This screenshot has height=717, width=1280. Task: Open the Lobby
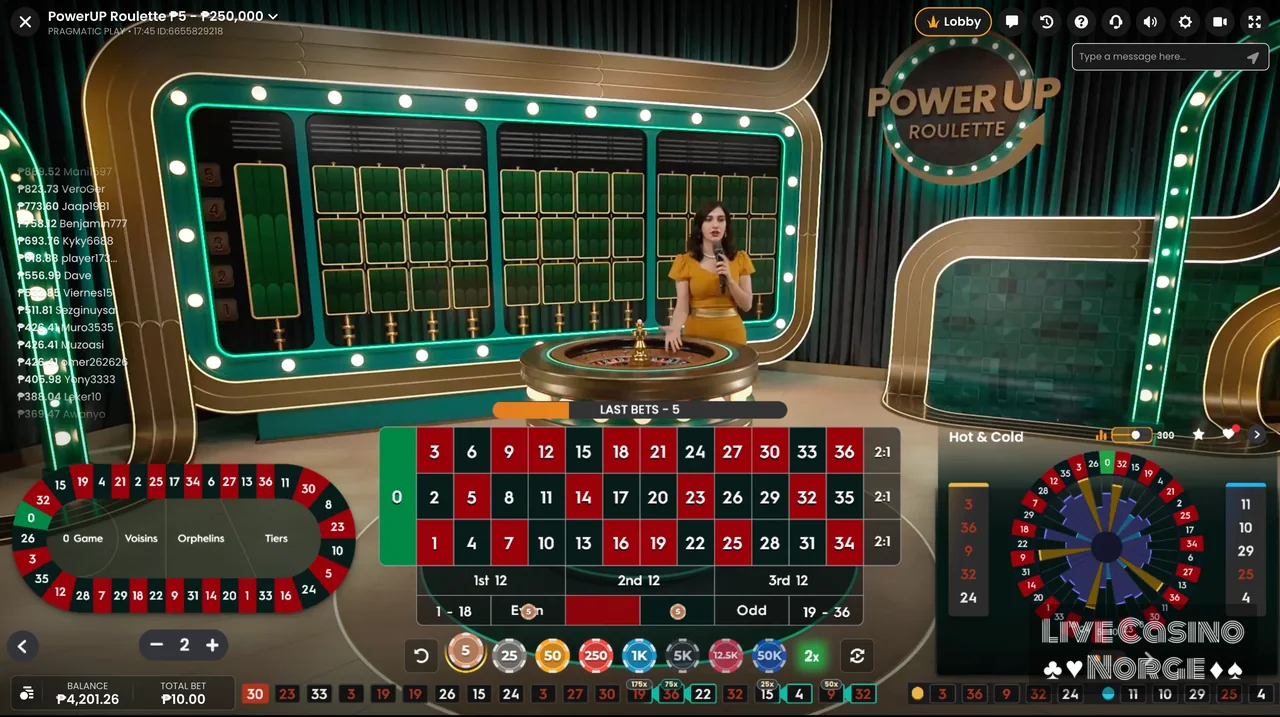[953, 22]
